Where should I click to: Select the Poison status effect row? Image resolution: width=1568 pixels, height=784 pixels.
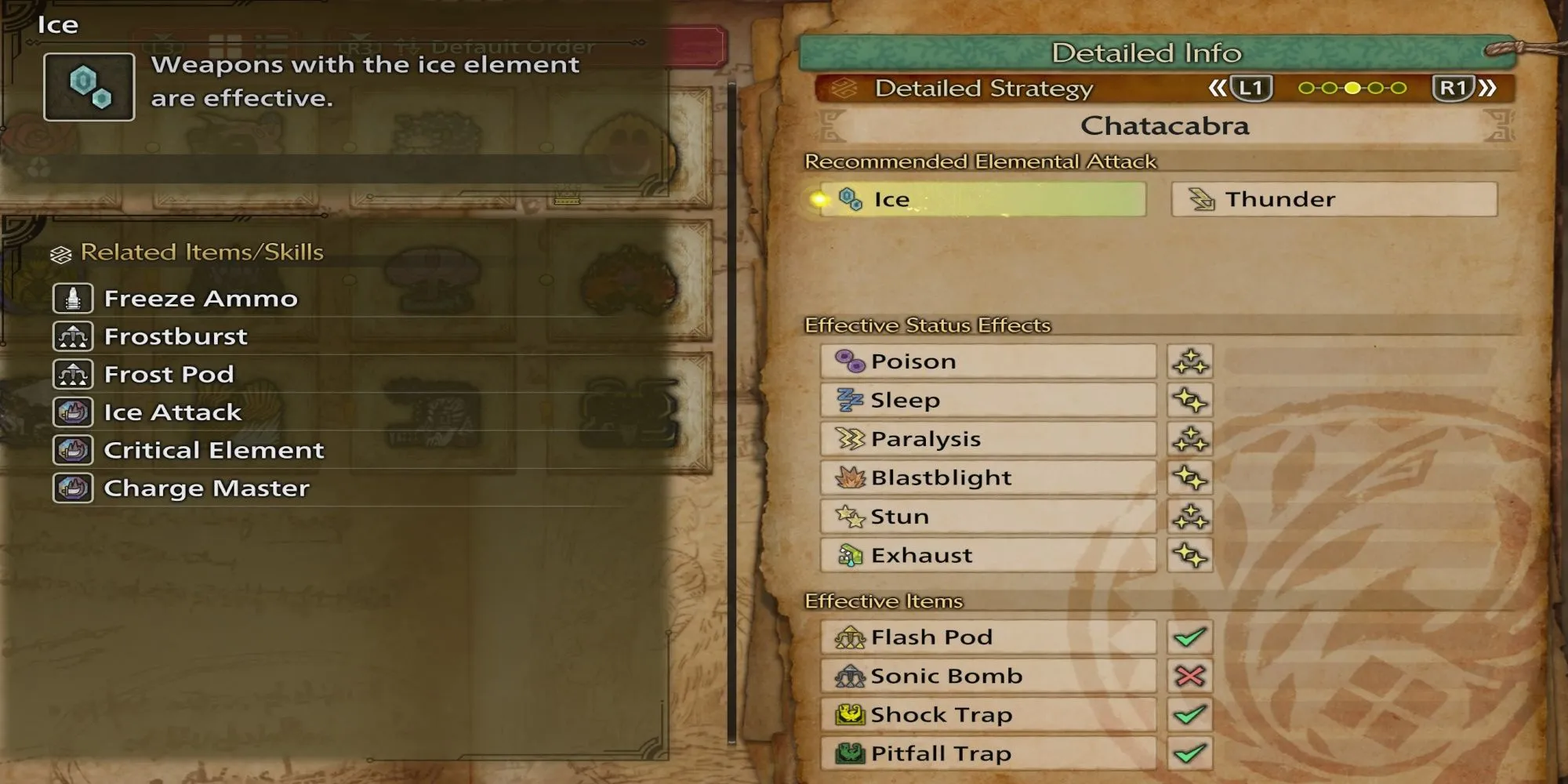pos(988,361)
